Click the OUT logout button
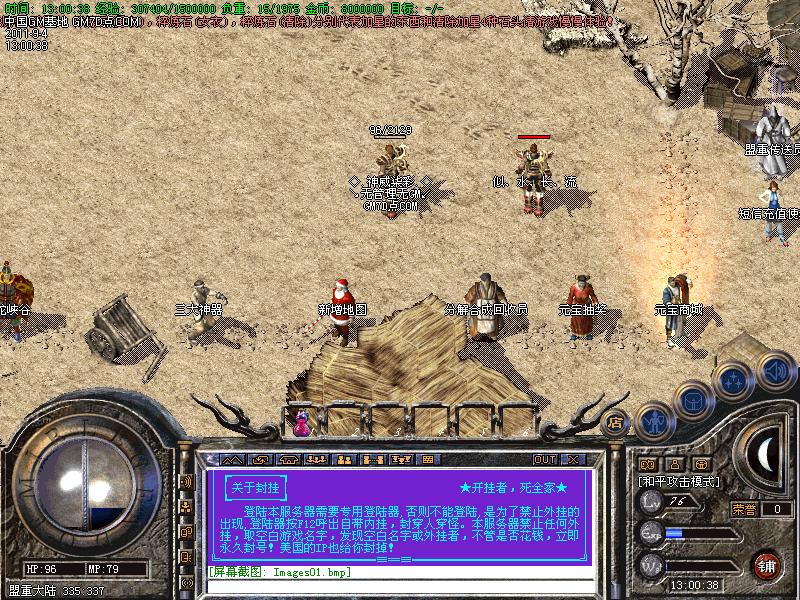The width and height of the screenshot is (800, 600). pos(544,460)
